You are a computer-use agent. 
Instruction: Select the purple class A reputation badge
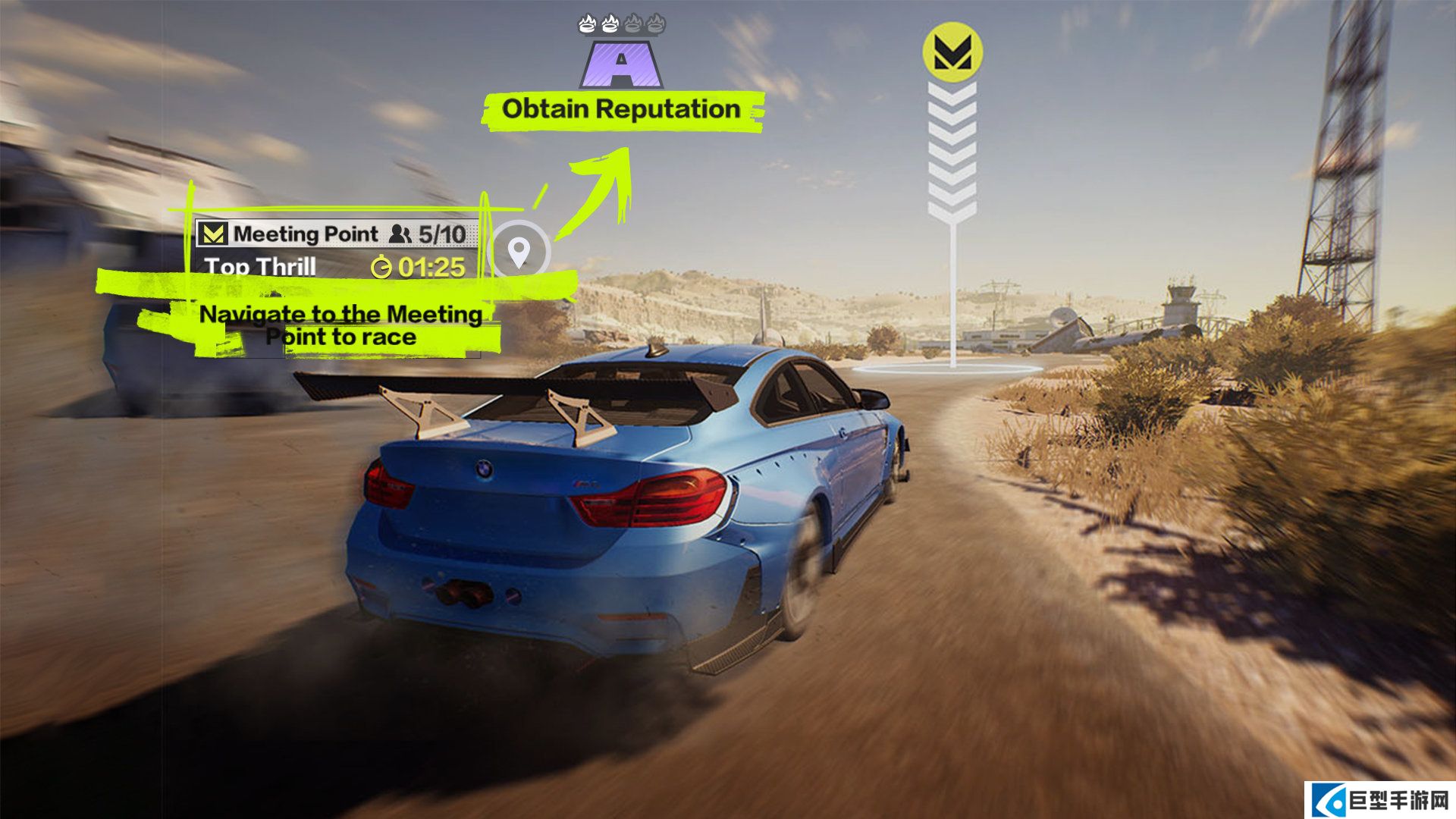click(x=622, y=64)
